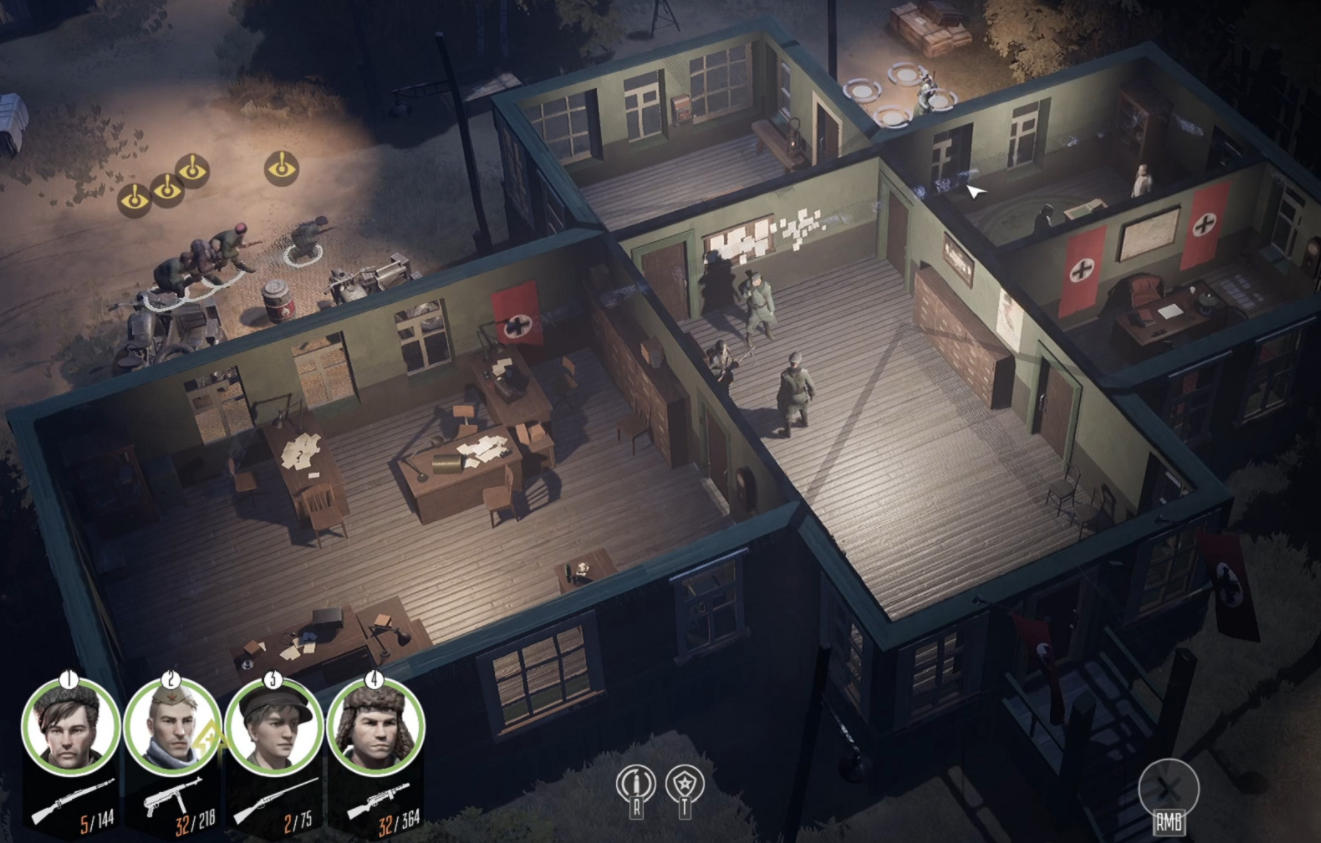The height and width of the screenshot is (843, 1321).
Task: Select squad member 1 portrait
Action: (x=68, y=726)
